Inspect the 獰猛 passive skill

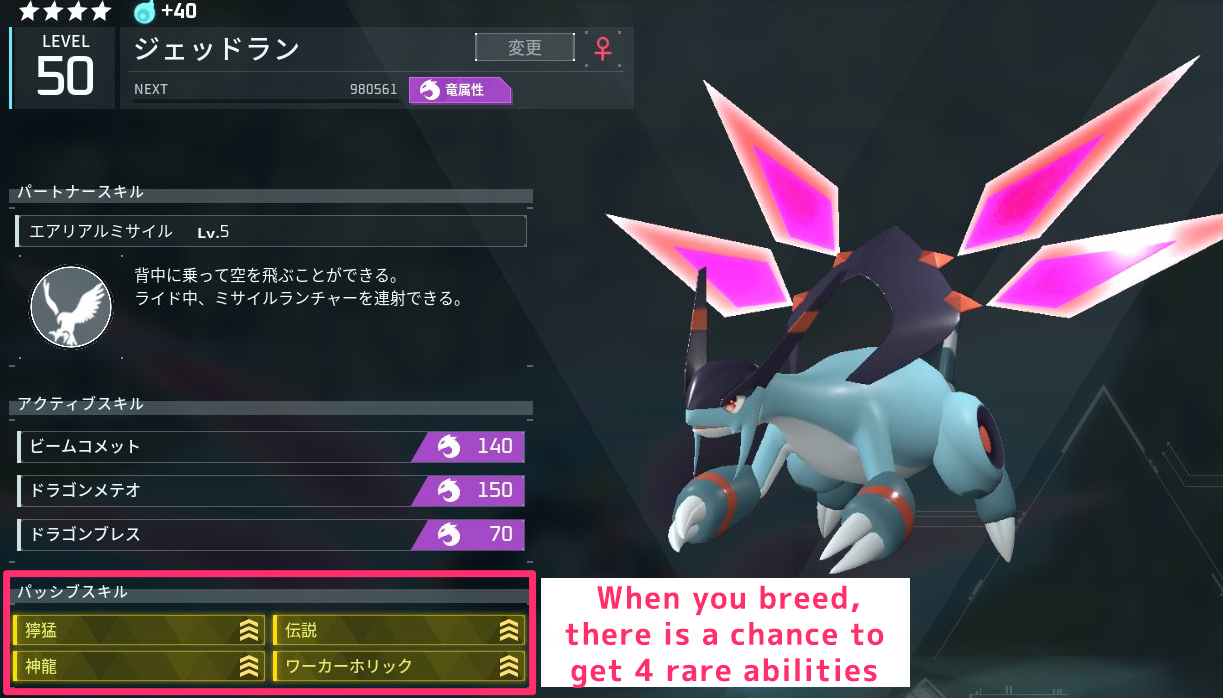[140, 630]
